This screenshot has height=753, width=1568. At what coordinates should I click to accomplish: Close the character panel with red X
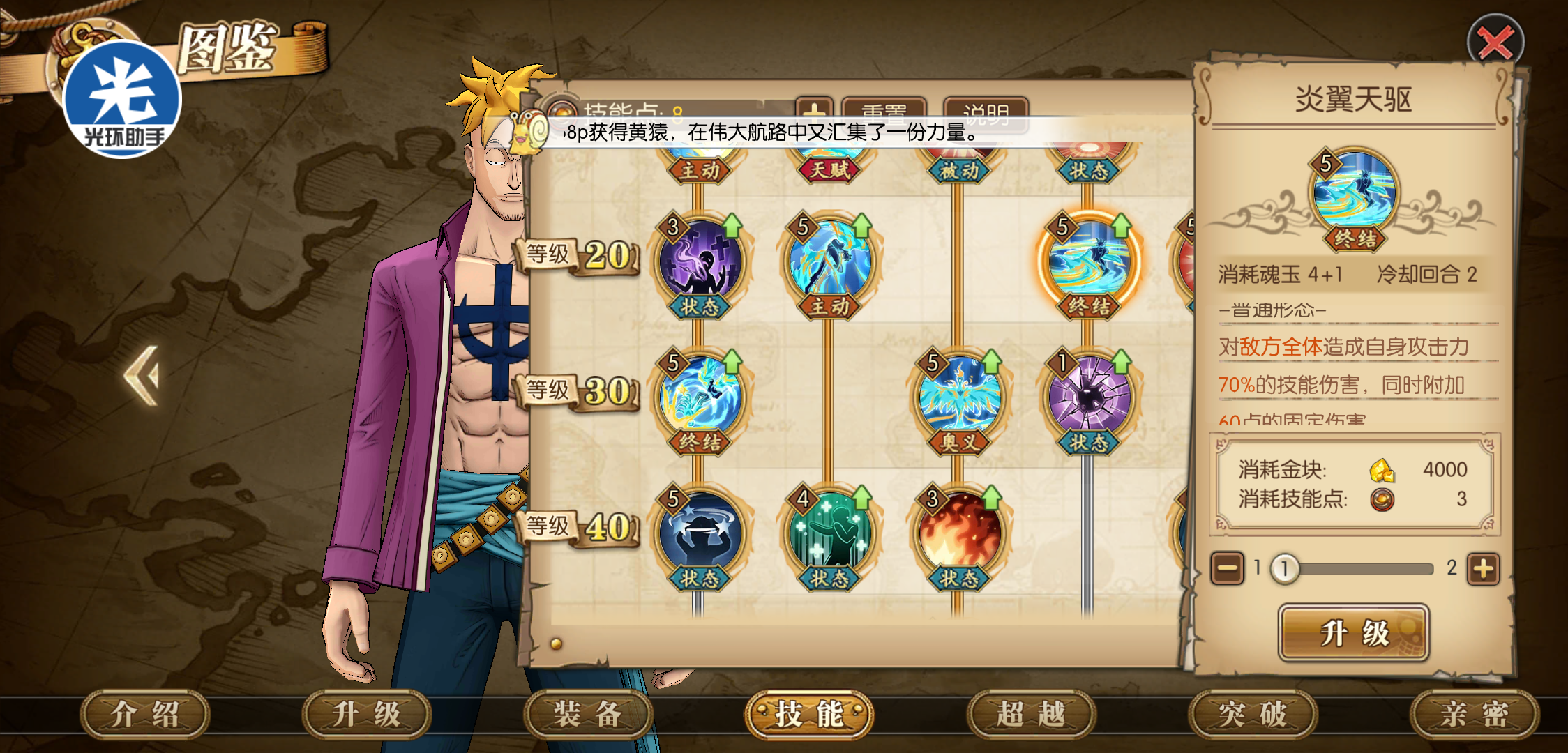click(x=1495, y=42)
